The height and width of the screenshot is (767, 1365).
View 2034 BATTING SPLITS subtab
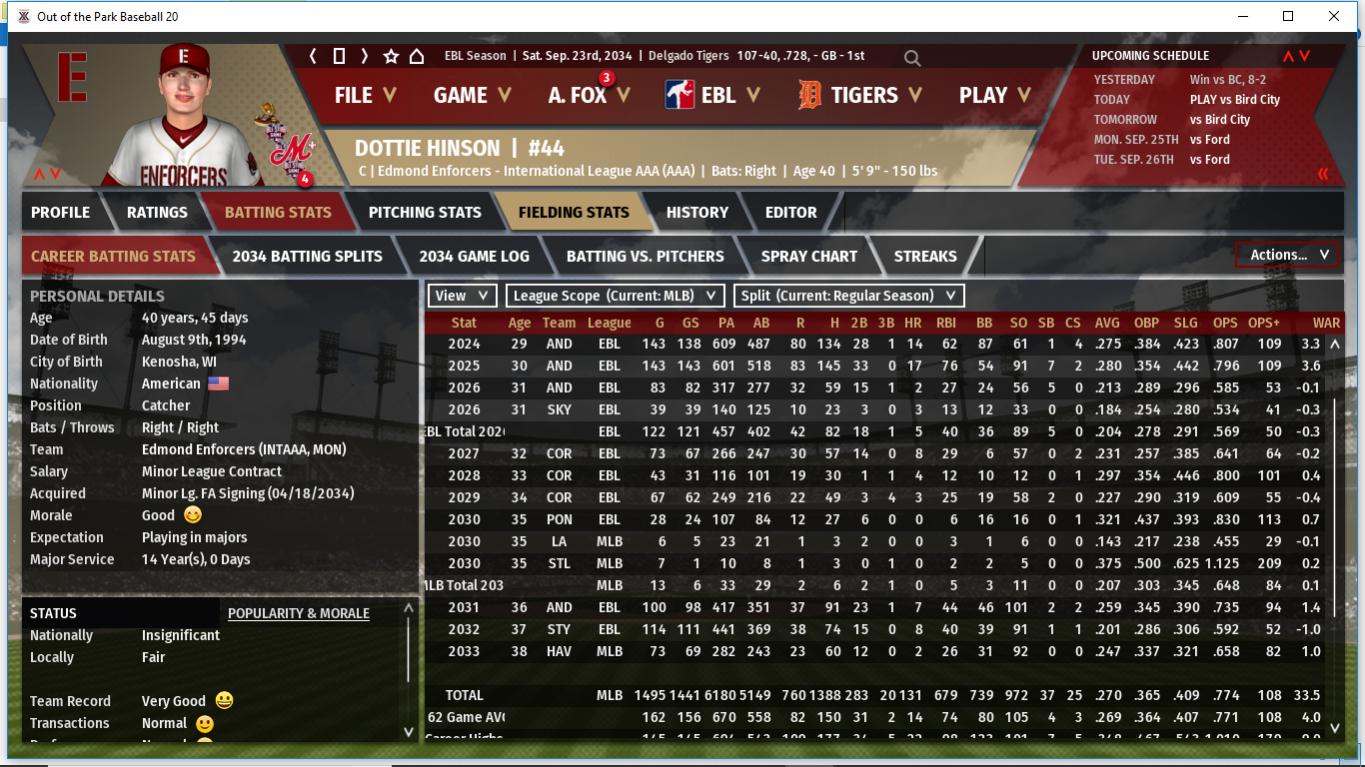click(x=307, y=256)
